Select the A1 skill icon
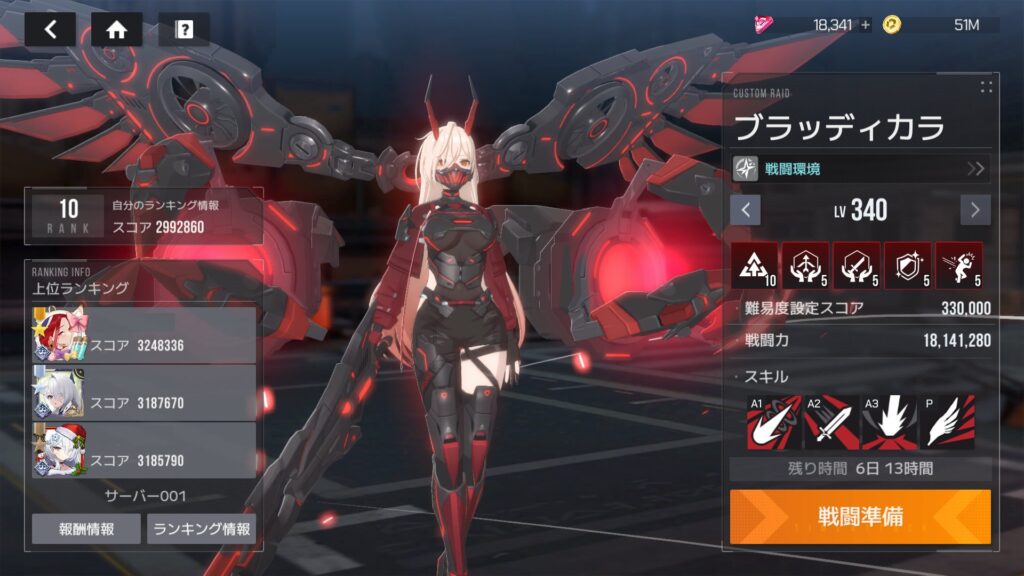The image size is (1024, 576). coord(774,421)
